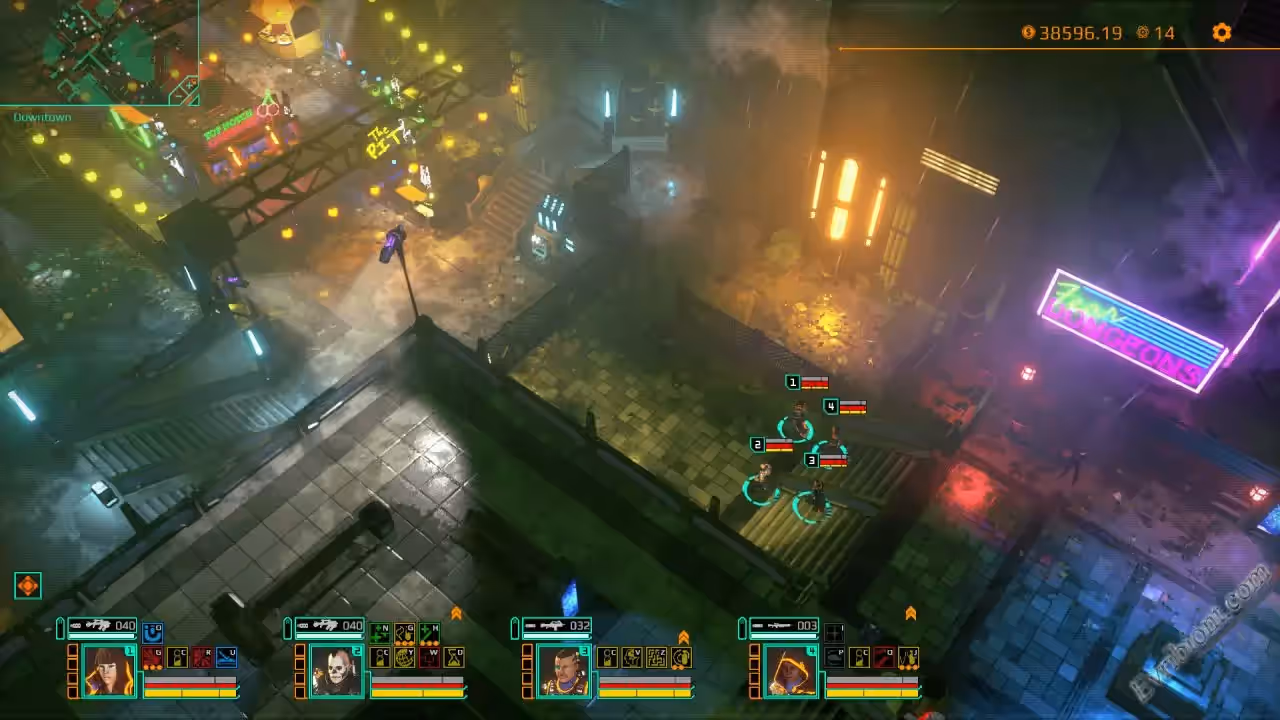Activate agent 4's J-key ability
The width and height of the screenshot is (1280, 720).
click(909, 657)
